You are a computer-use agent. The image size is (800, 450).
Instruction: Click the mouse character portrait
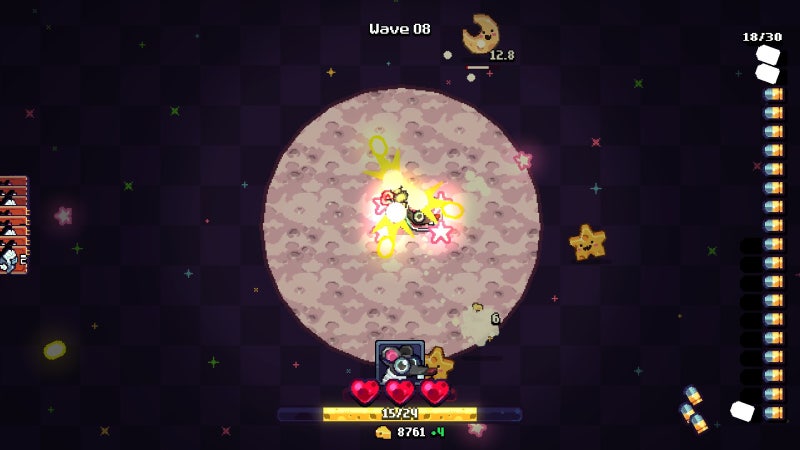click(x=399, y=360)
